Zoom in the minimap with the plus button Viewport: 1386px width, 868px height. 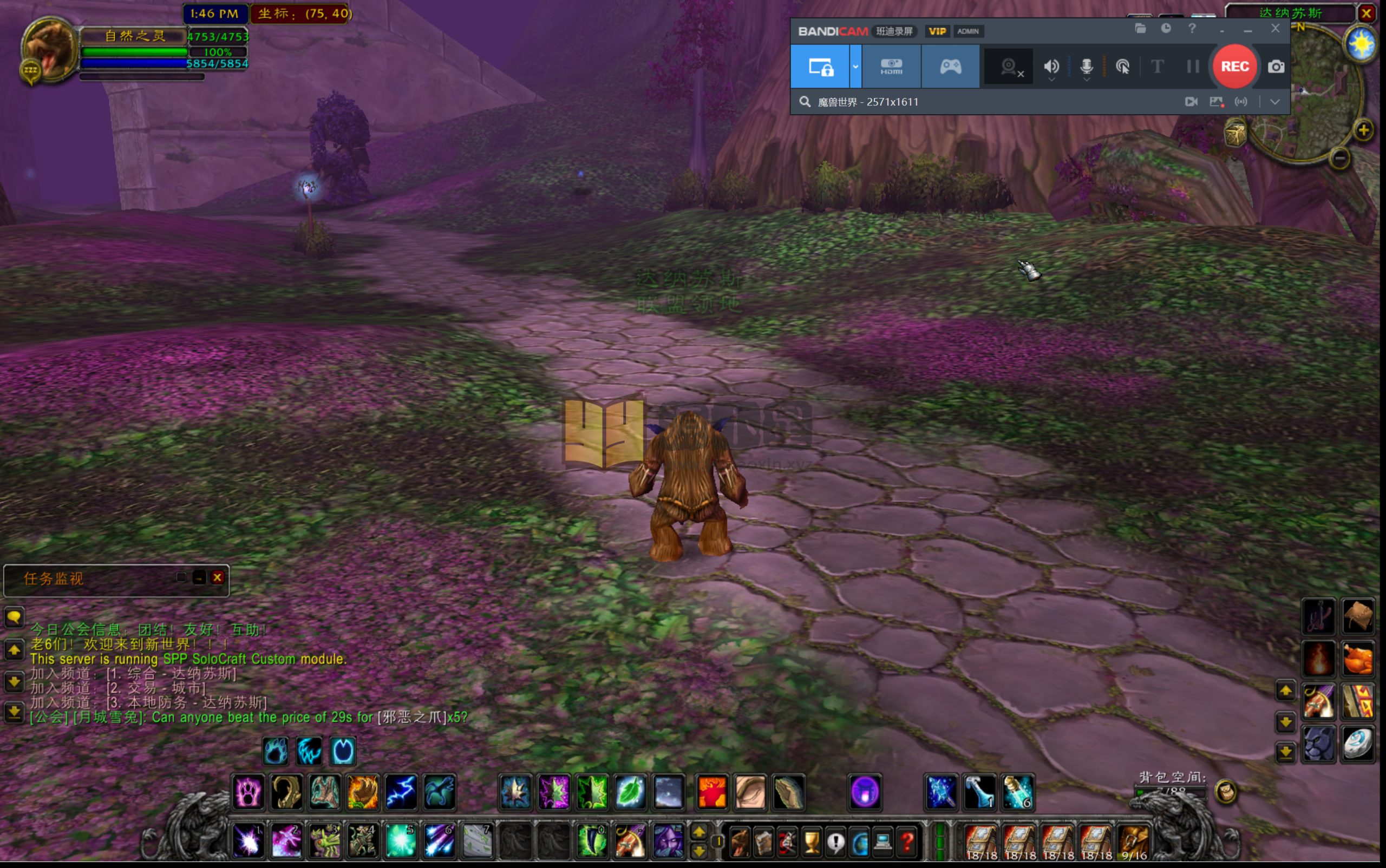click(x=1363, y=130)
